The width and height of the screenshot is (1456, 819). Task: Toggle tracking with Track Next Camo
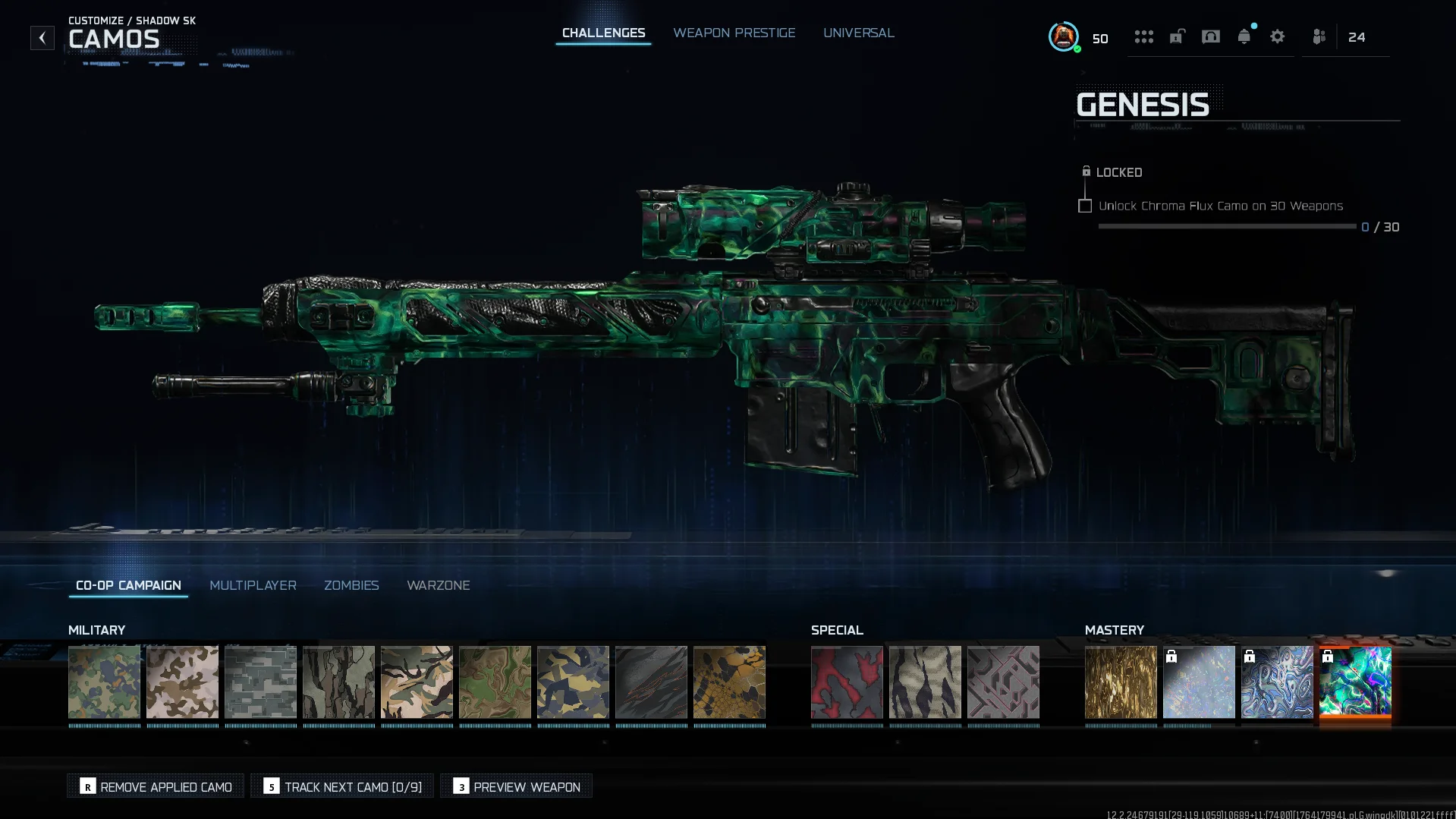pyautogui.click(x=341, y=786)
